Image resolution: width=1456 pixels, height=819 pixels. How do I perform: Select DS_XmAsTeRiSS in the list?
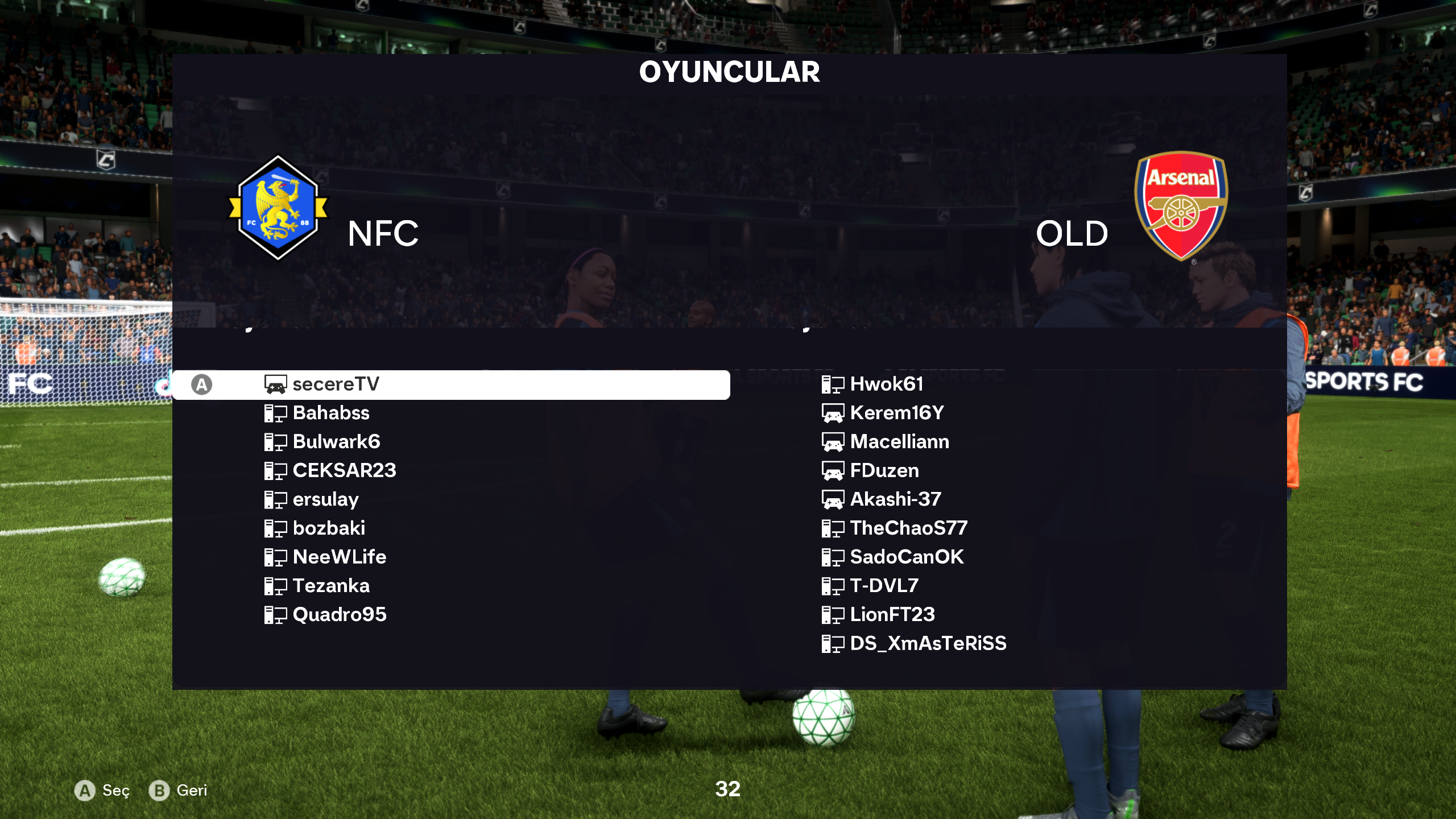[x=928, y=644]
